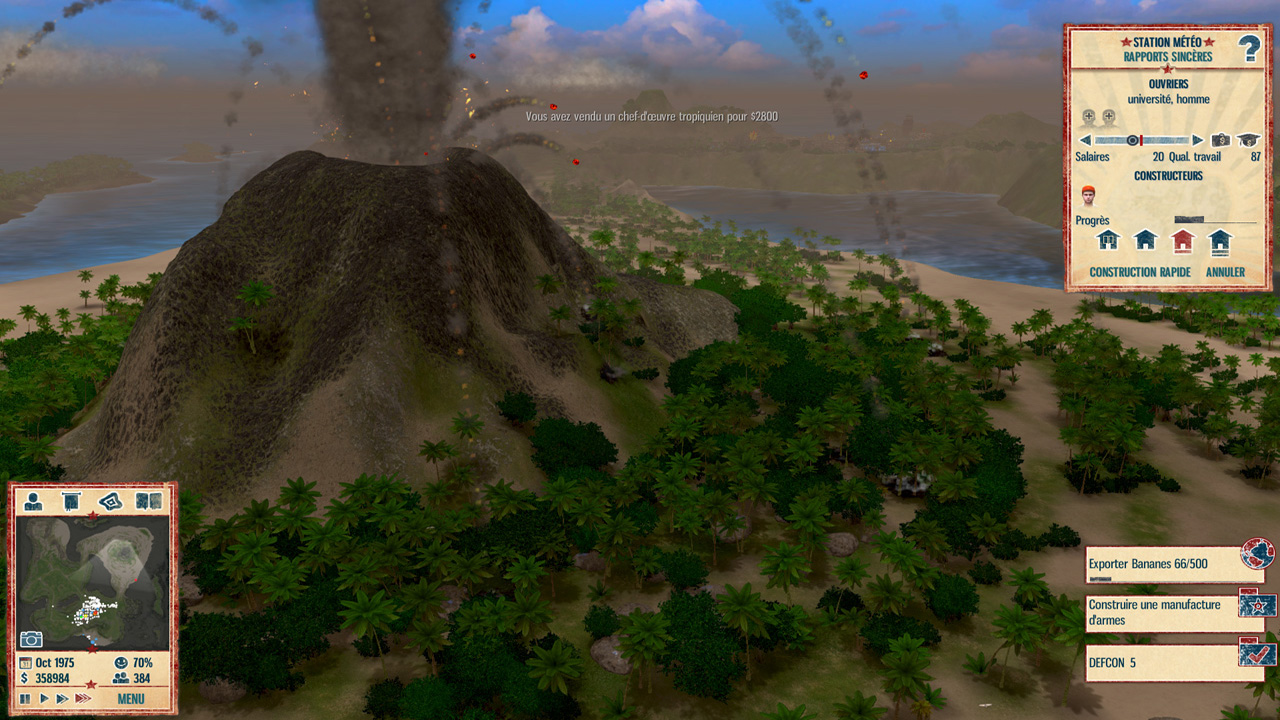Set game speed to normal play

(44, 699)
